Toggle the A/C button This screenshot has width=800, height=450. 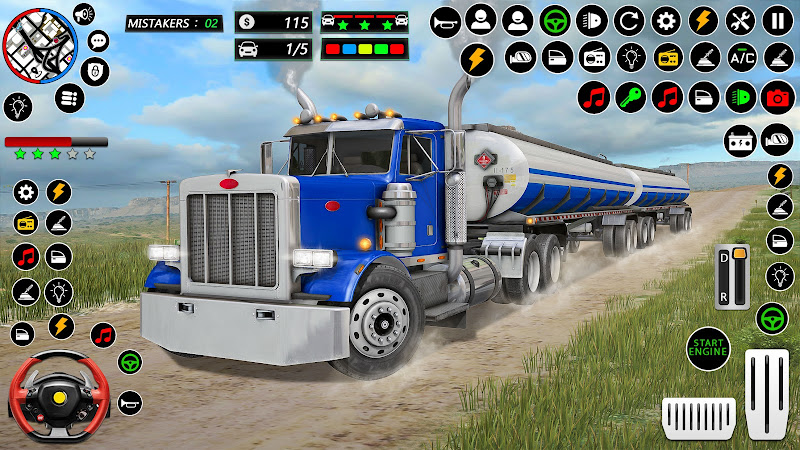tap(740, 57)
